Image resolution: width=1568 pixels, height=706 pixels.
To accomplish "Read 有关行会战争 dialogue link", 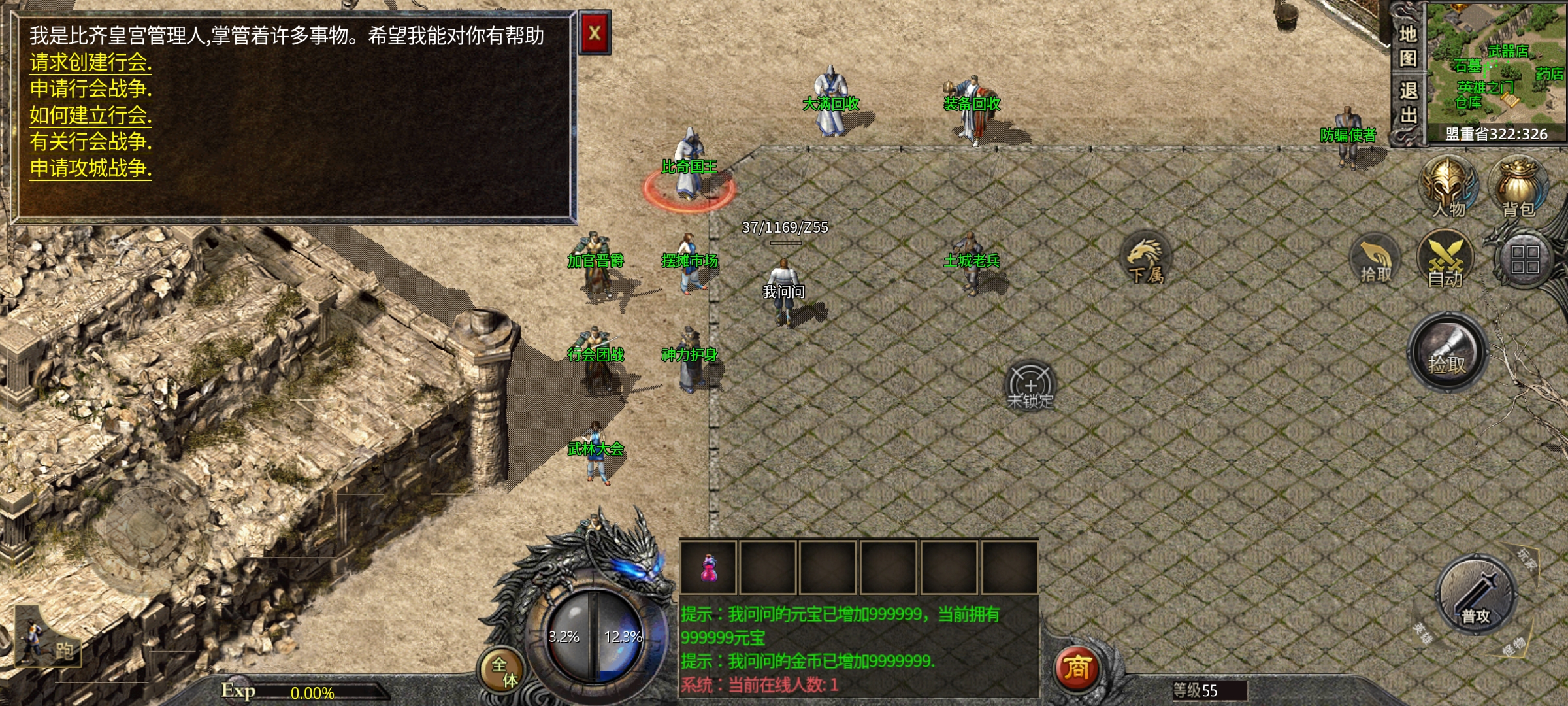I will coord(90,142).
